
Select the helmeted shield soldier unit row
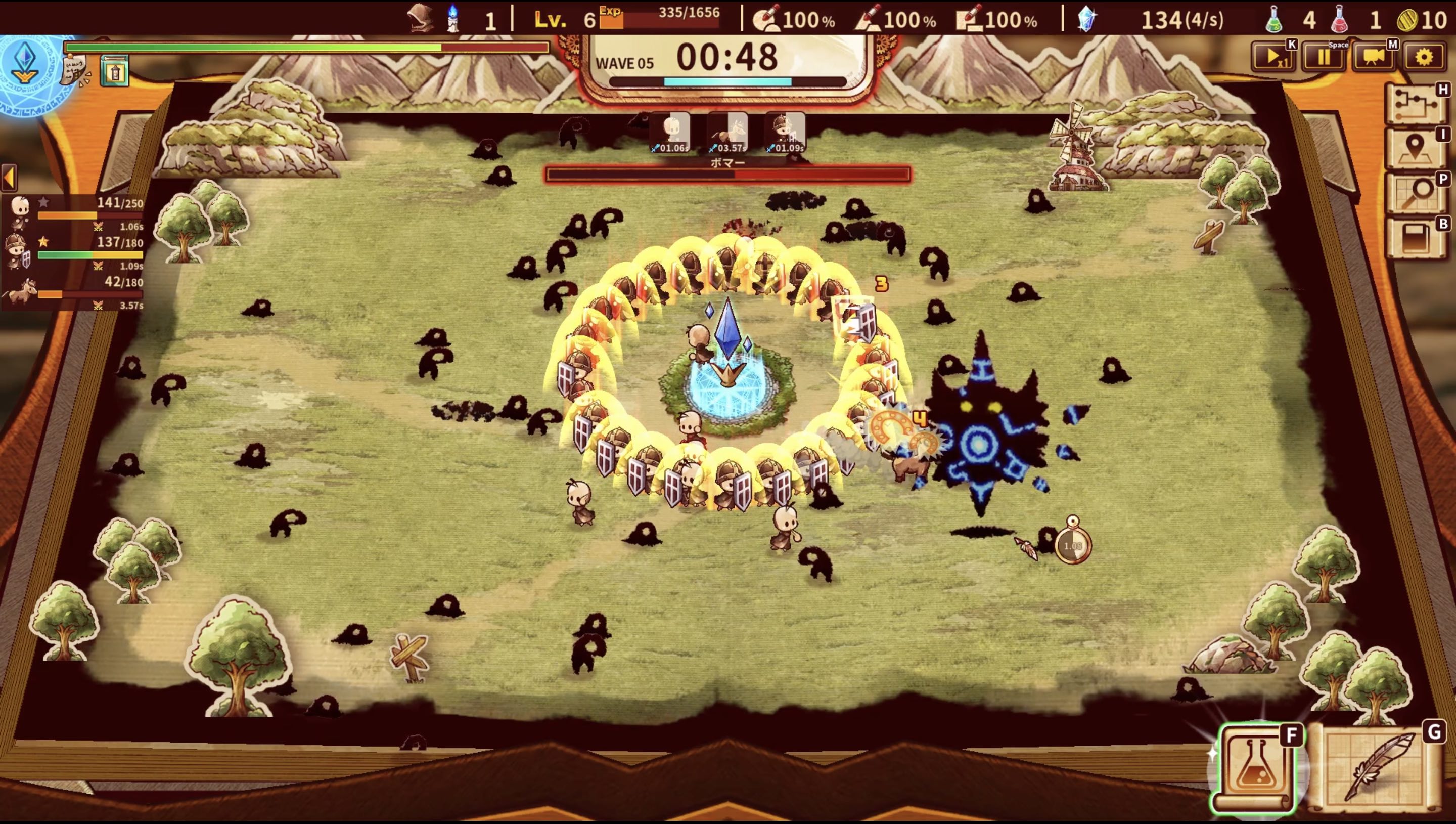tap(73, 251)
